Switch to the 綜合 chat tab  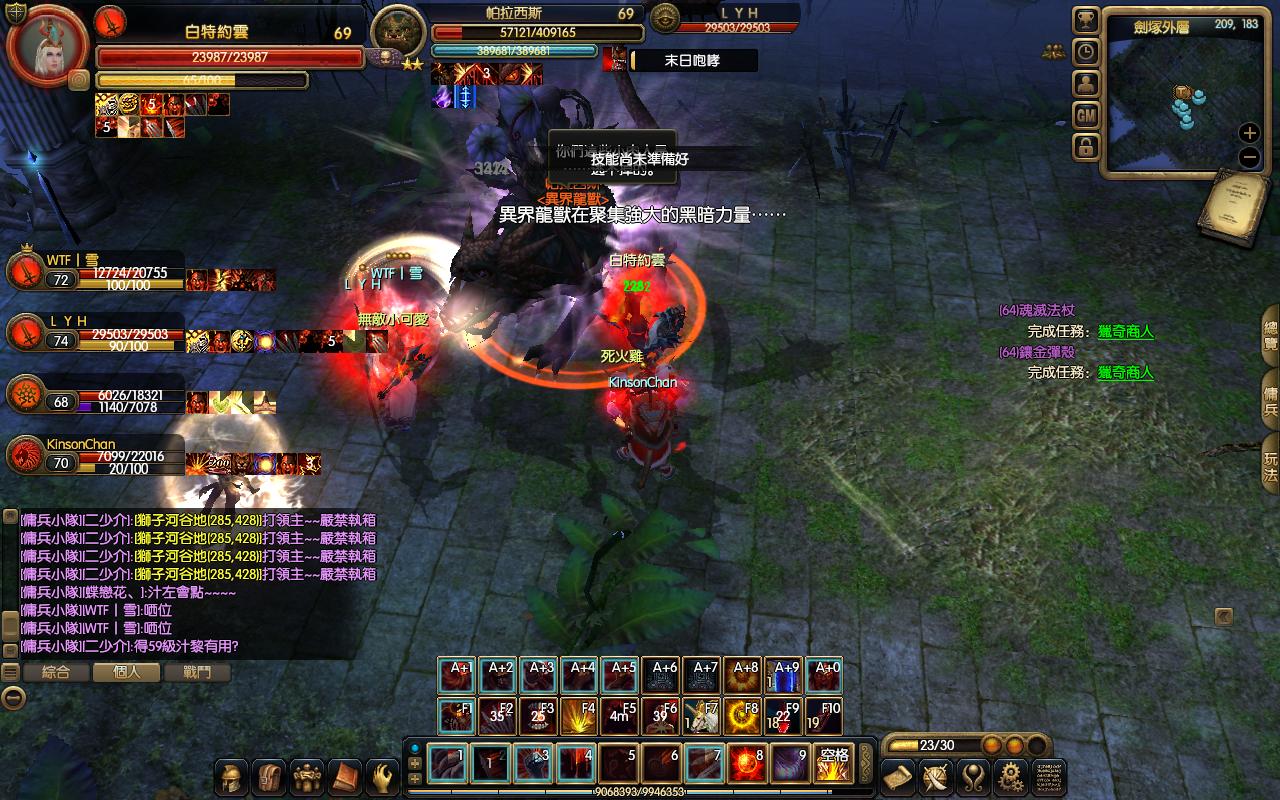pos(56,672)
